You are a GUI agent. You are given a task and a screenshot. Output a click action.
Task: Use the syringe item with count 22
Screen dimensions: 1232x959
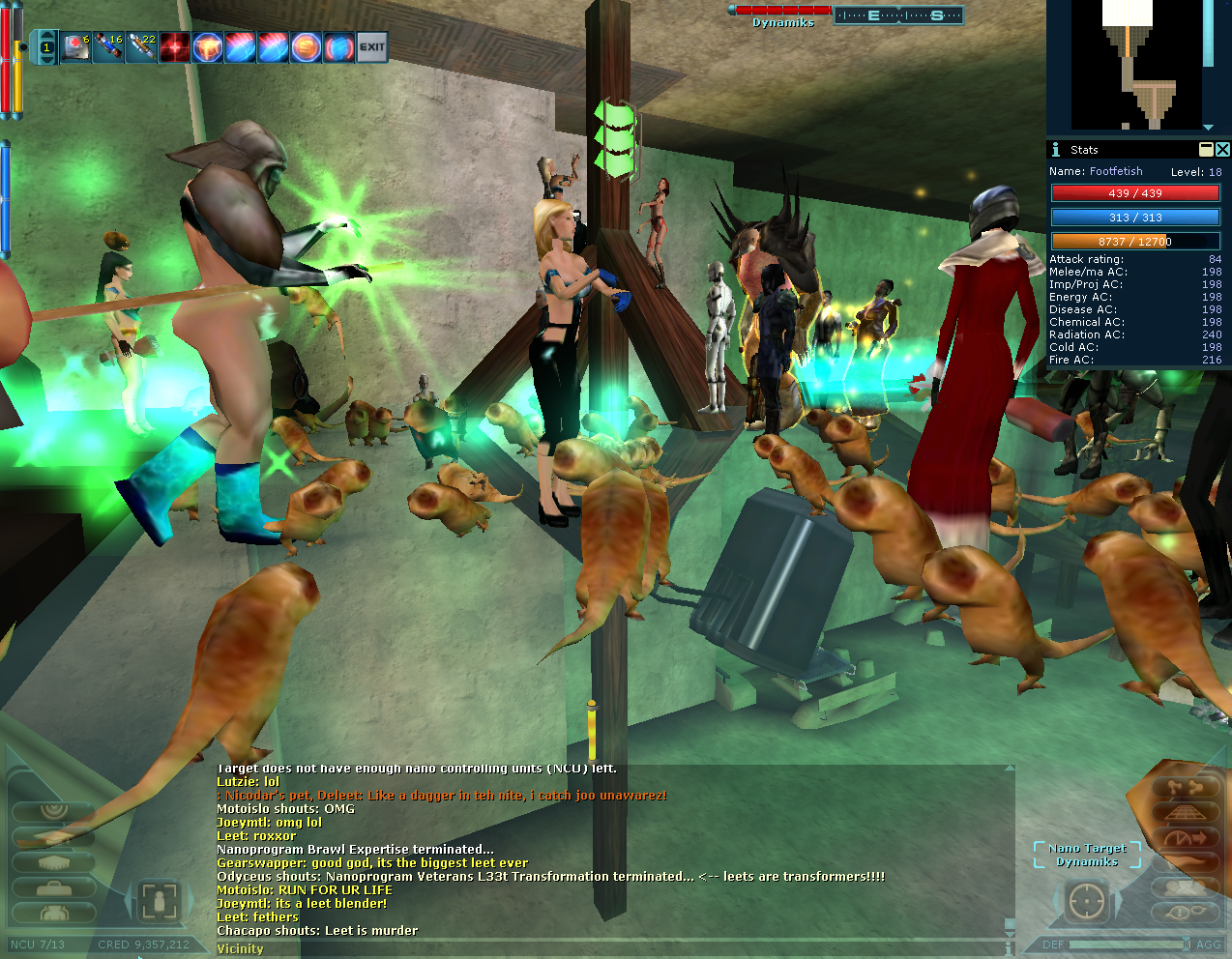(x=141, y=47)
